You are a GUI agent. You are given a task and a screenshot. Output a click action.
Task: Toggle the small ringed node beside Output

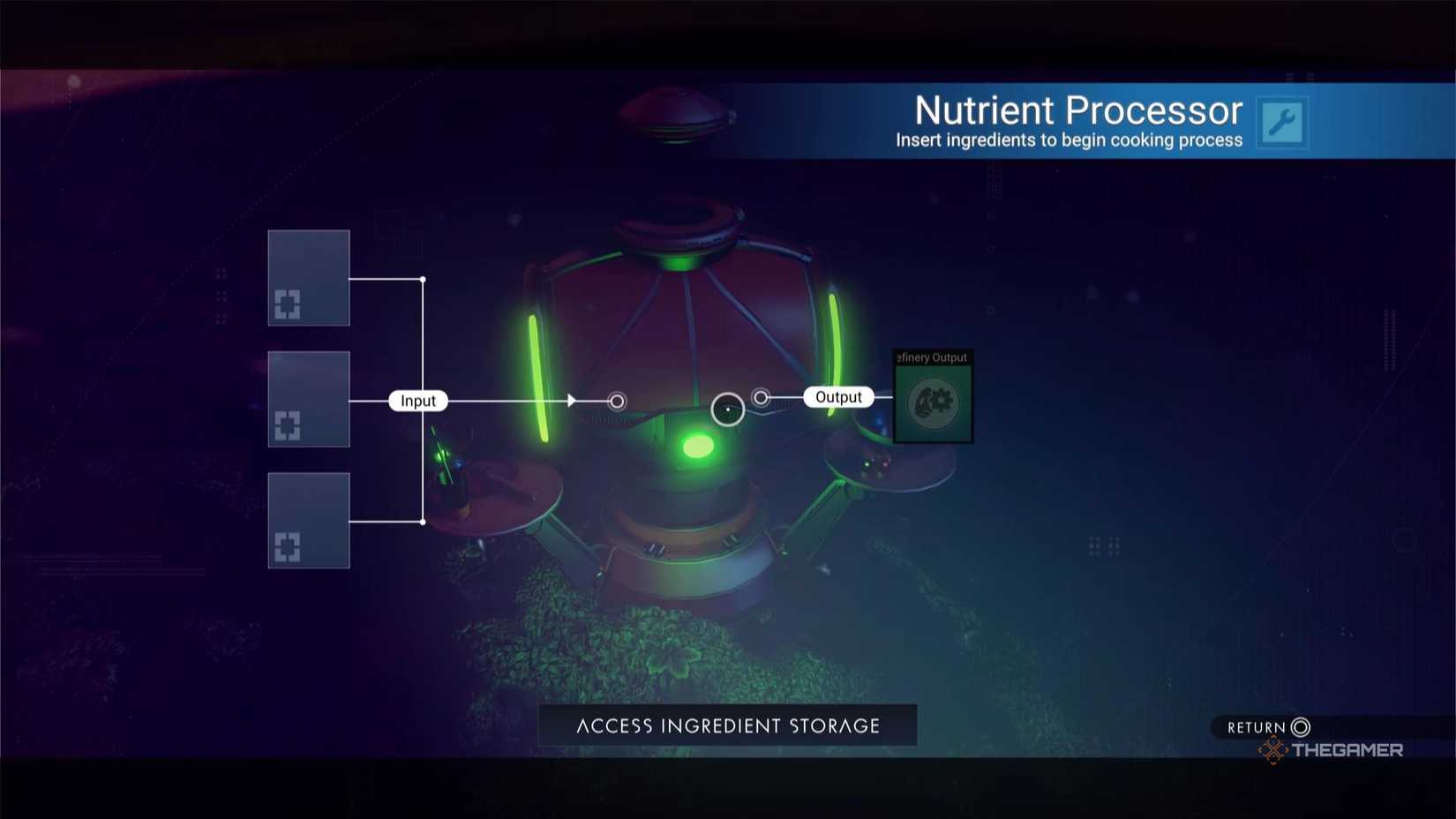click(x=761, y=397)
